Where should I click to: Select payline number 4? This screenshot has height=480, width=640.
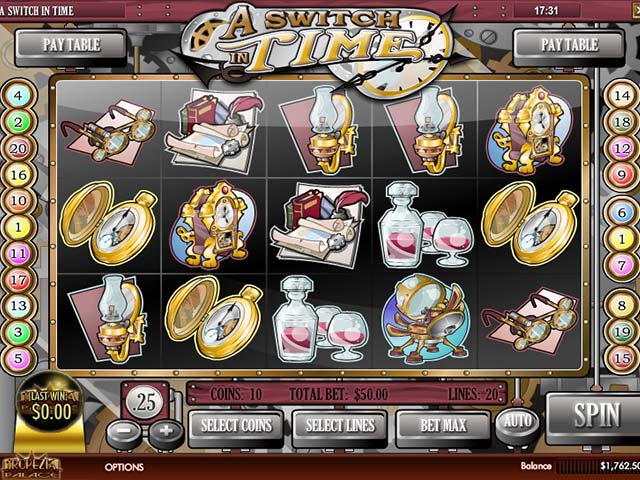pyautogui.click(x=19, y=96)
